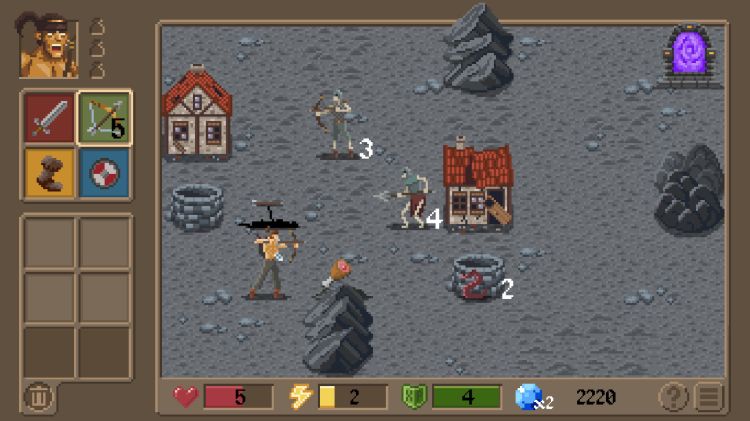Select the sword melee attack
The width and height of the screenshot is (750, 421).
pyautogui.click(x=49, y=118)
